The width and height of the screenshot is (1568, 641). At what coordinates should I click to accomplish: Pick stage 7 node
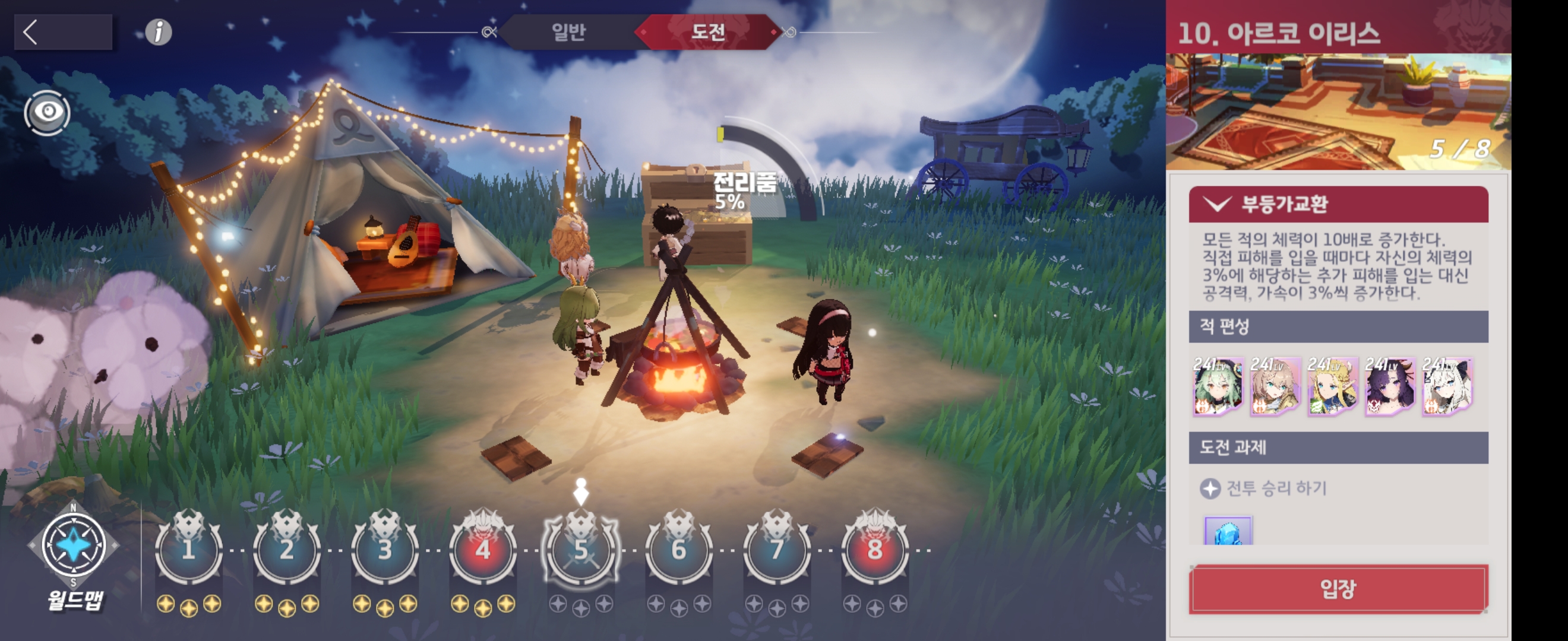(x=777, y=548)
